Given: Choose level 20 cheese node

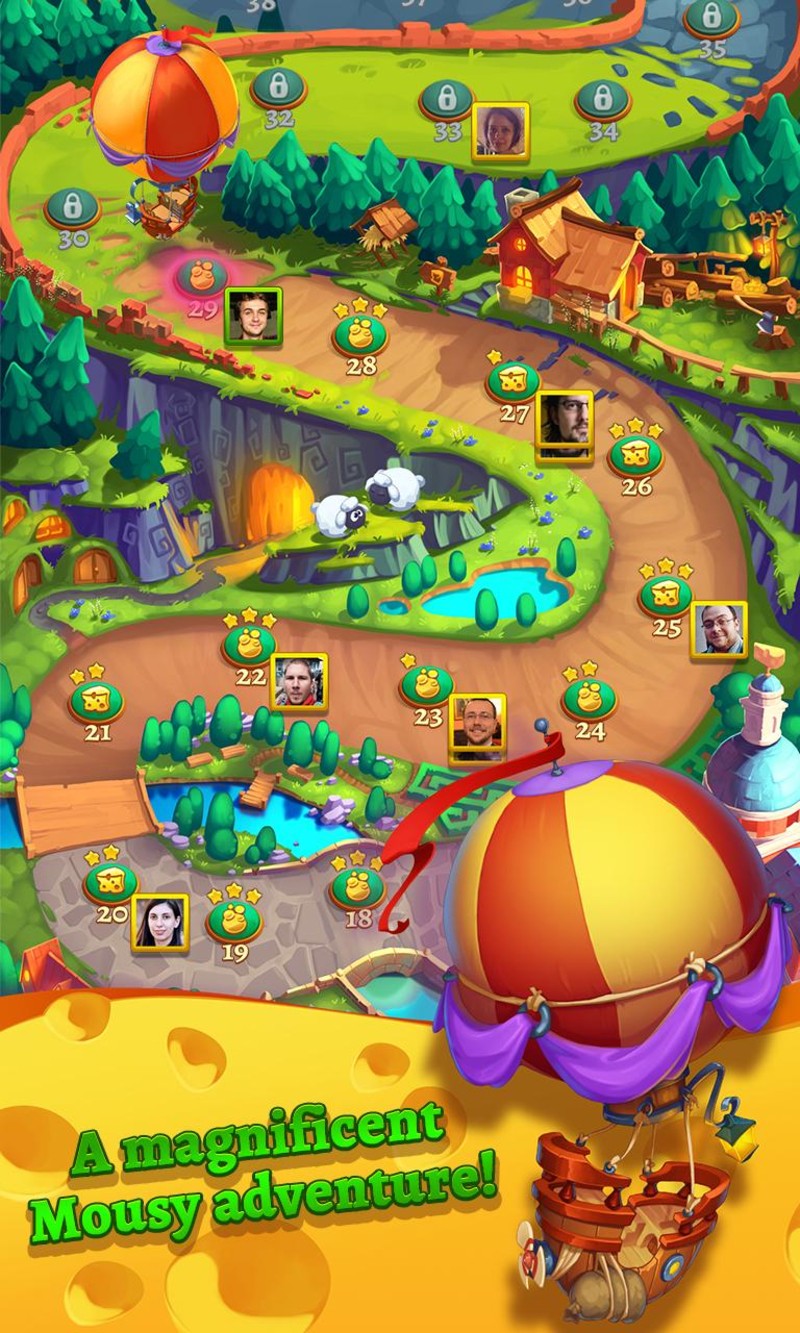Looking at the screenshot, I should pyautogui.click(x=110, y=882).
